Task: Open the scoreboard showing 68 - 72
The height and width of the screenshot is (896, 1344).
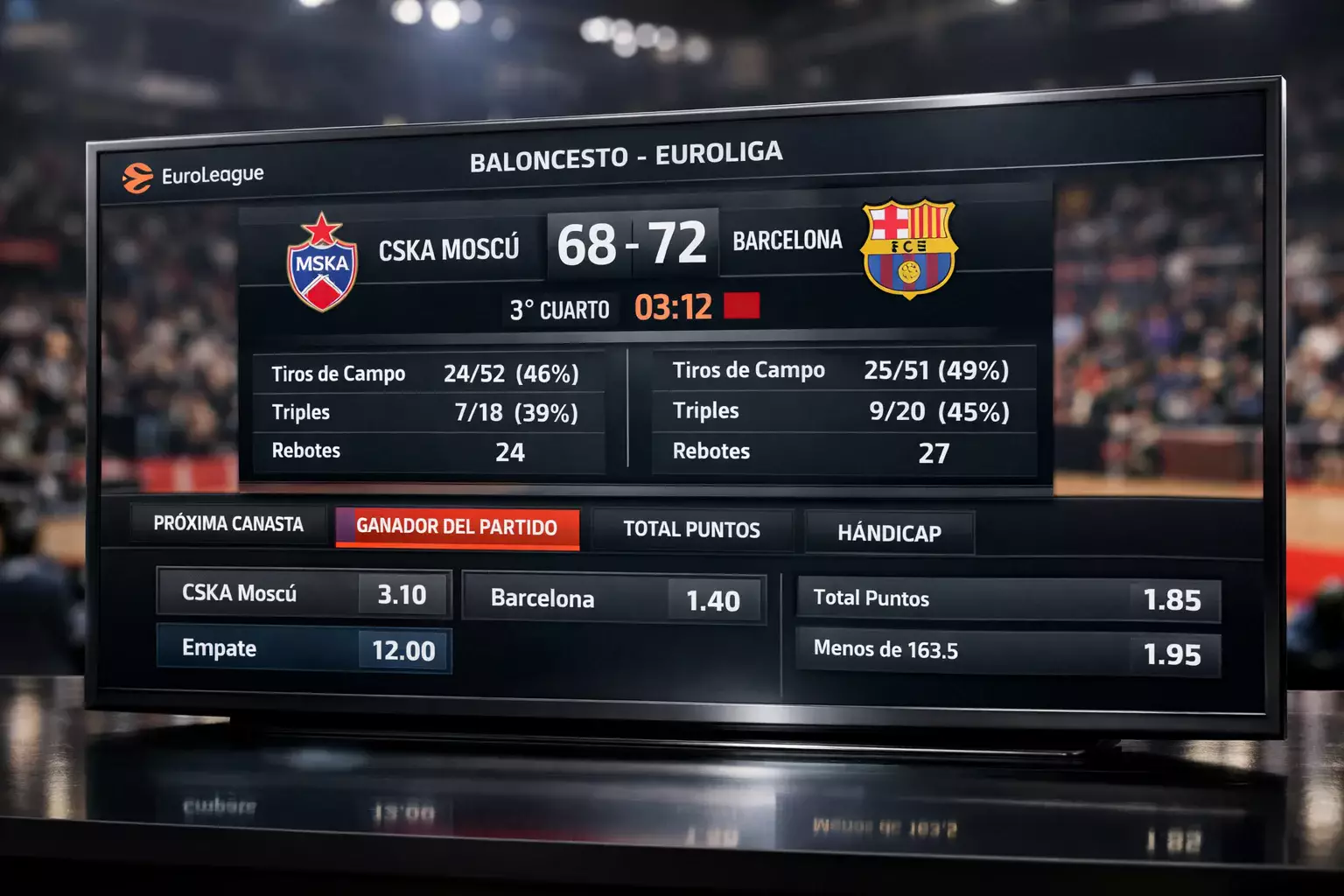Action: tap(632, 243)
